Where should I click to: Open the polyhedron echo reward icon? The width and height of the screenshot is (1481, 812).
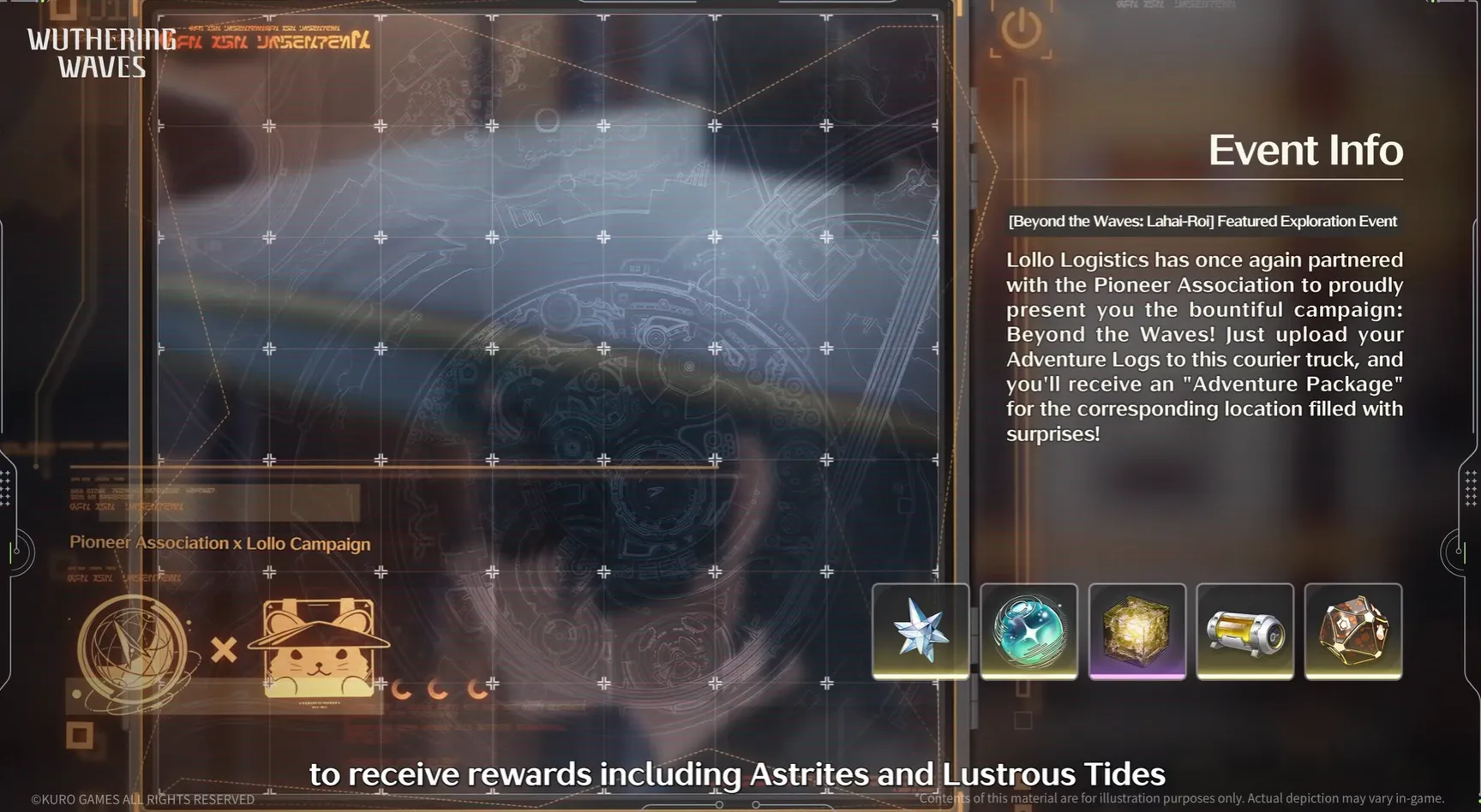(1354, 632)
